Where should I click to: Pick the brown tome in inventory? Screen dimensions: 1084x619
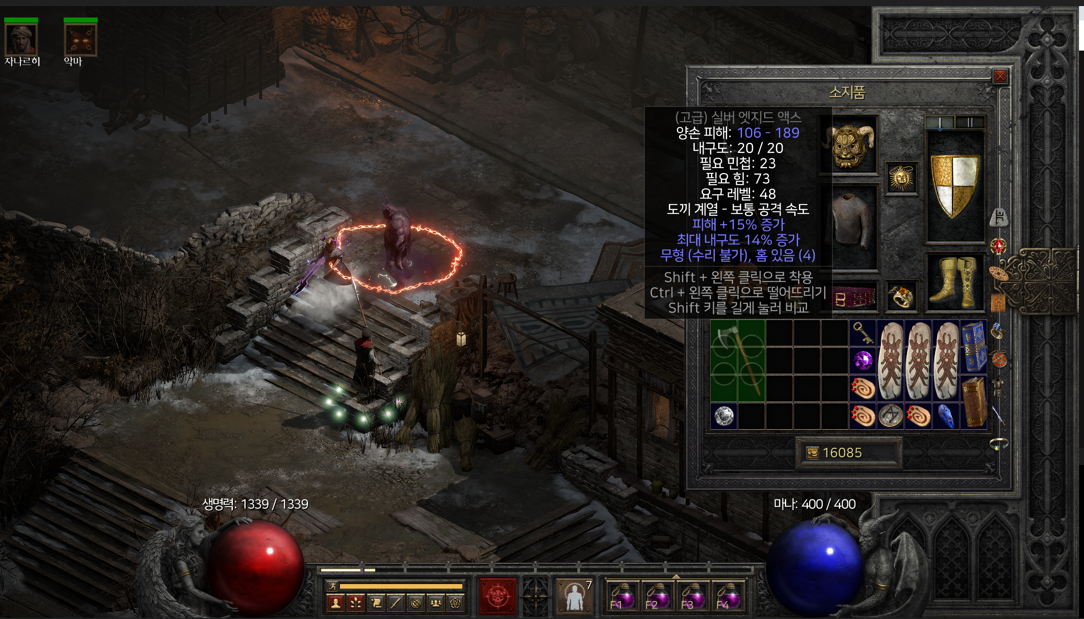974,401
